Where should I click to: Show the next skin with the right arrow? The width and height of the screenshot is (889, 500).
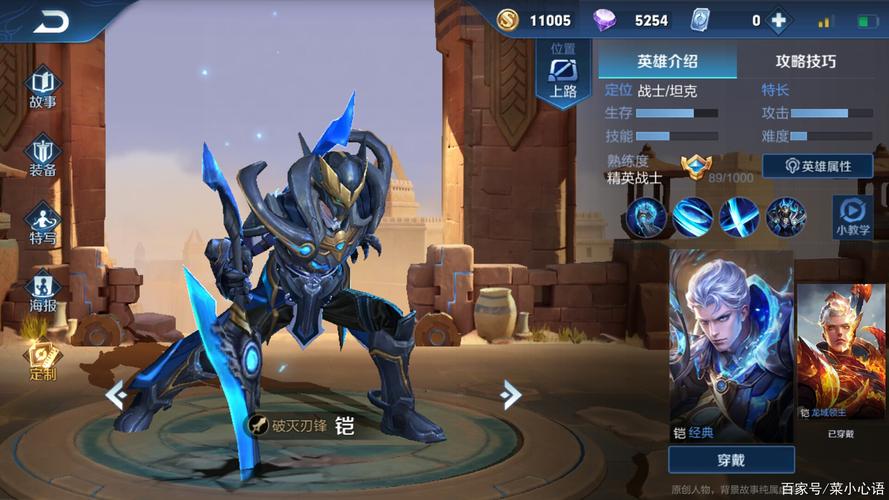511,394
